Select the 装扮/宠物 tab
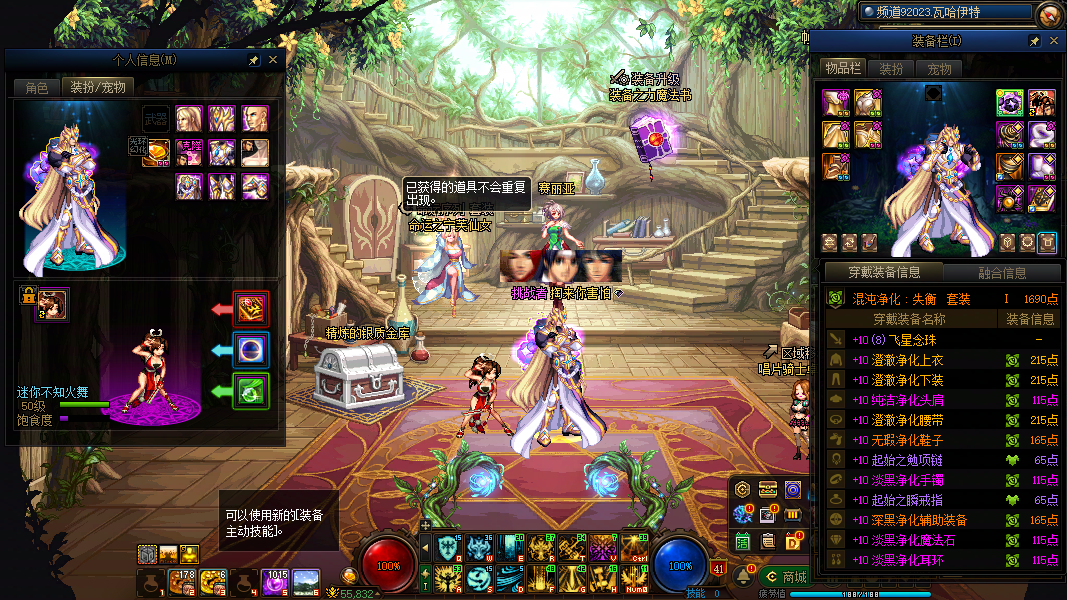Image resolution: width=1067 pixels, height=600 pixels. (97, 87)
